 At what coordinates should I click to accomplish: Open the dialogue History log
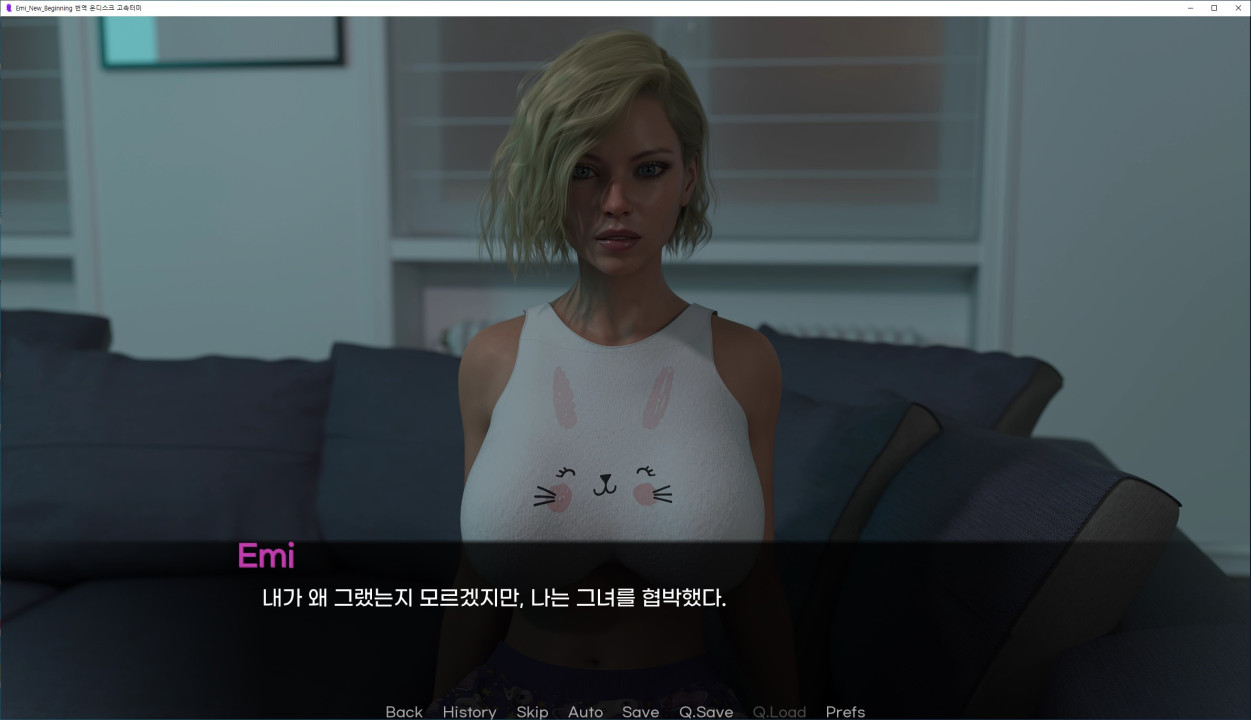(469, 711)
